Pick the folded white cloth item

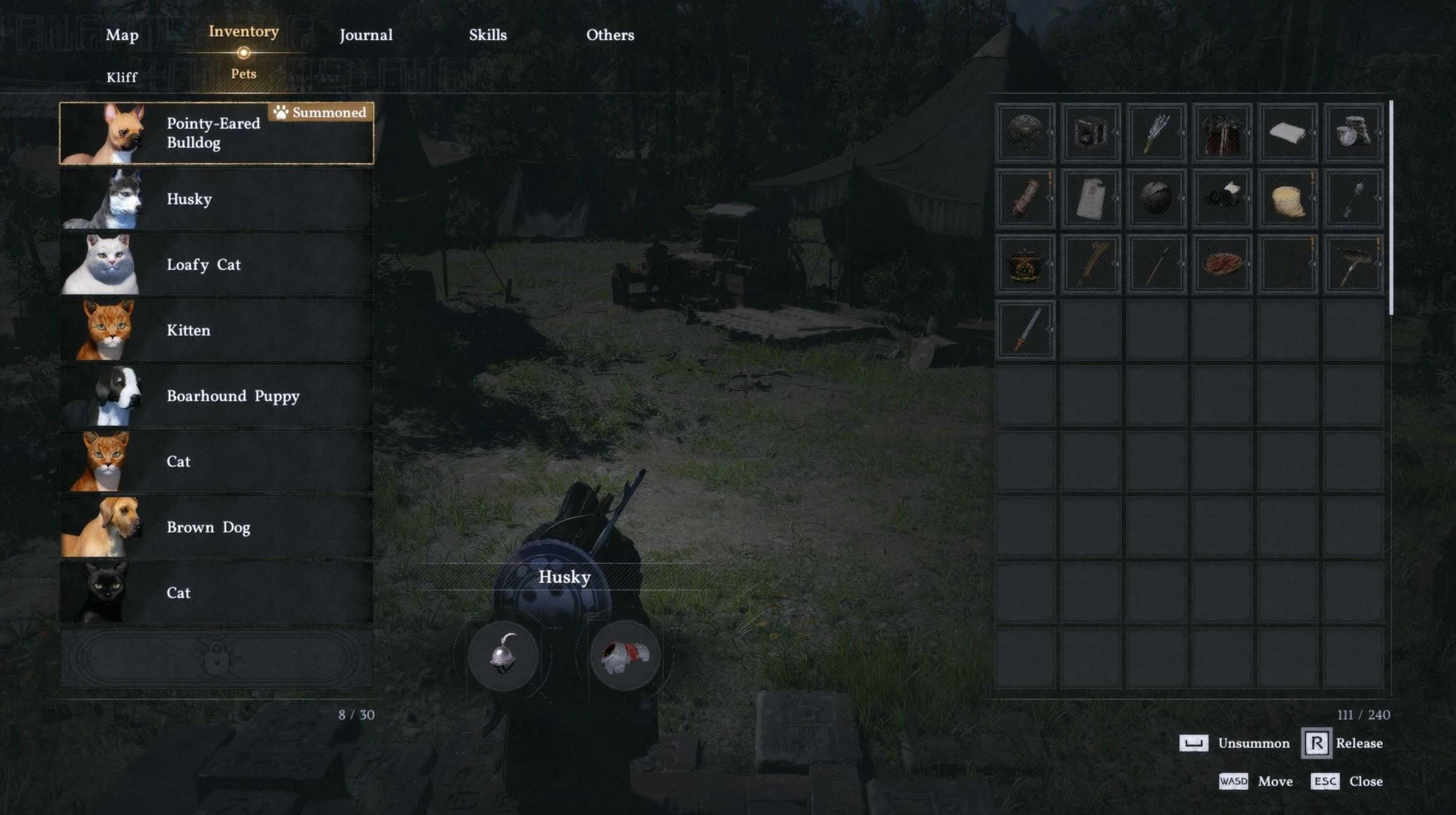(x=1288, y=133)
